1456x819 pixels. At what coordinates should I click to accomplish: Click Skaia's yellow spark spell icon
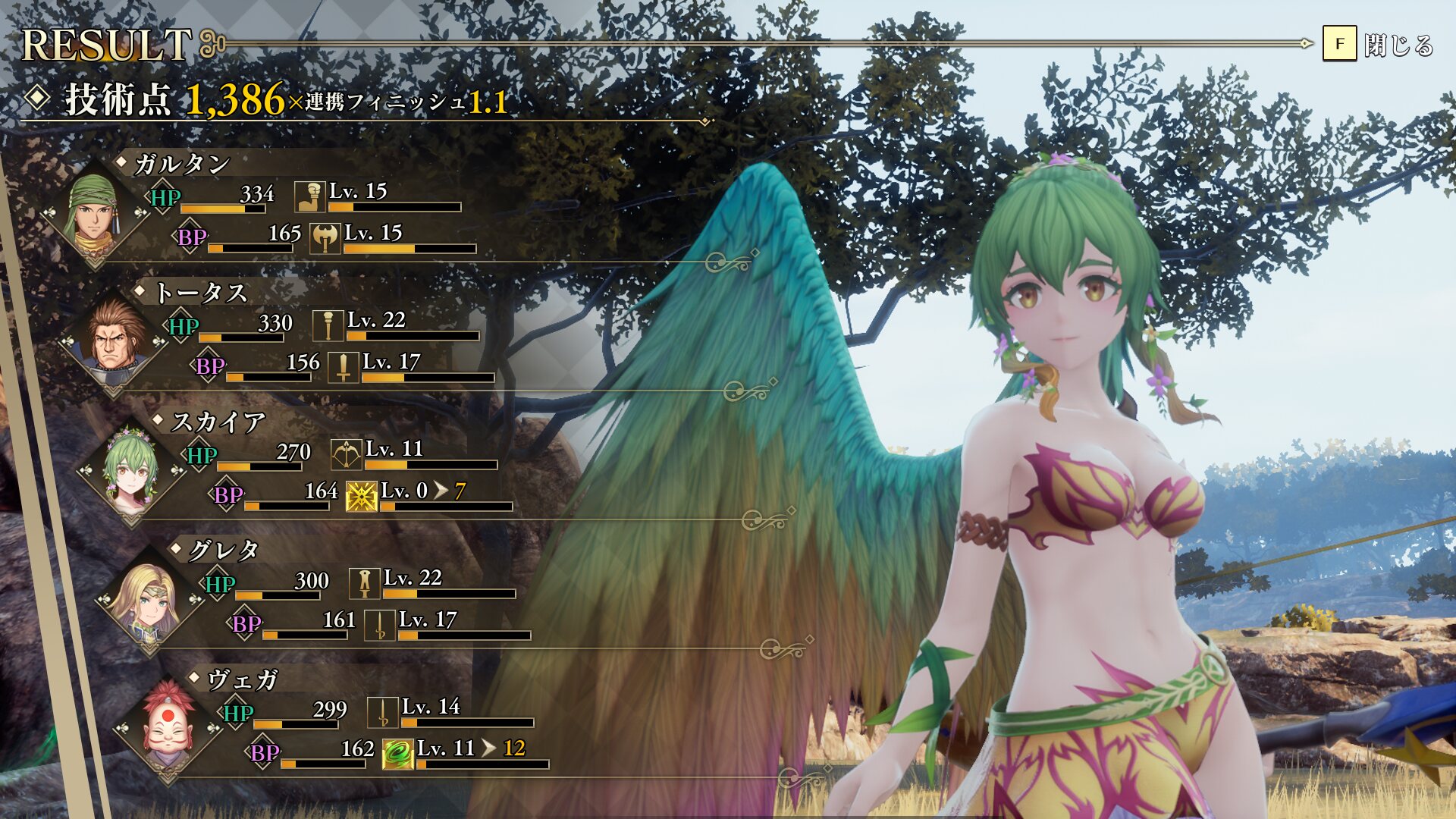click(362, 497)
